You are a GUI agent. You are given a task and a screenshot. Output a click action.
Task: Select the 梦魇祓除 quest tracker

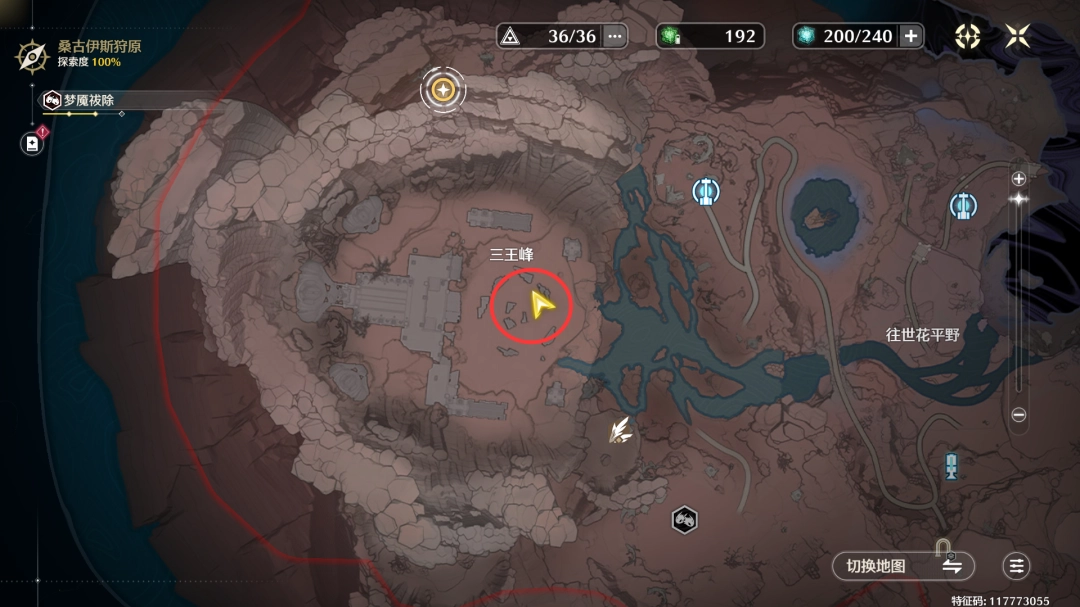coord(90,100)
